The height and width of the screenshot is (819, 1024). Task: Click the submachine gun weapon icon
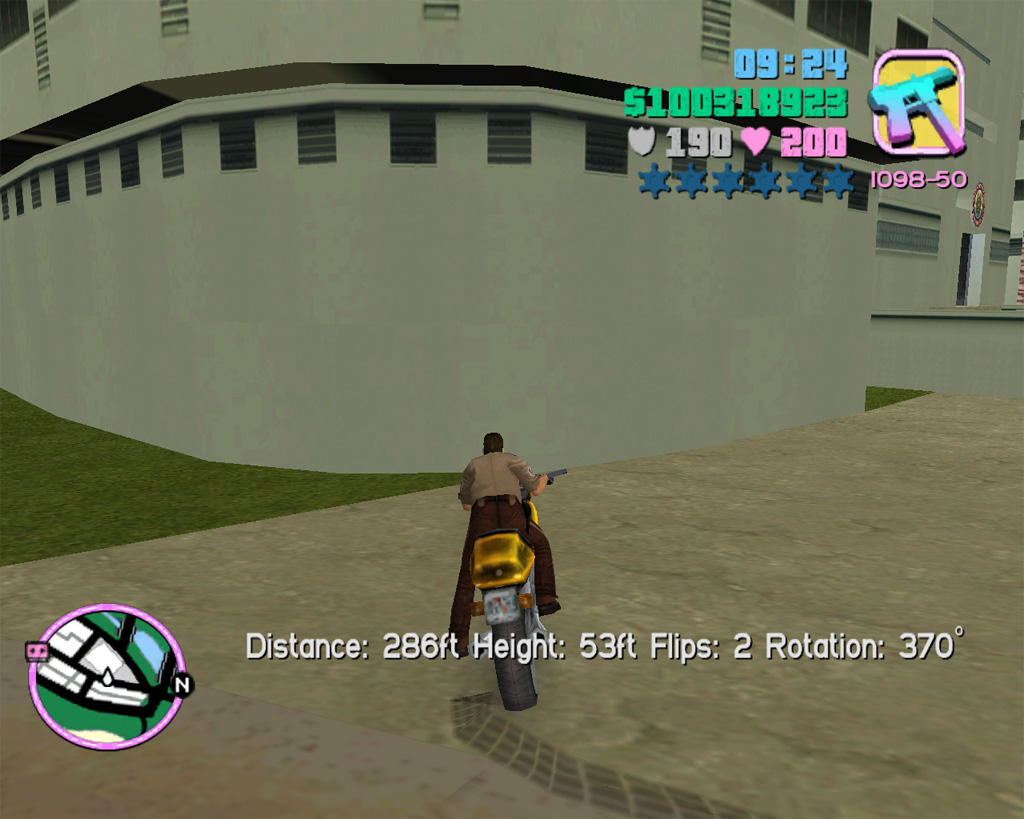point(918,102)
